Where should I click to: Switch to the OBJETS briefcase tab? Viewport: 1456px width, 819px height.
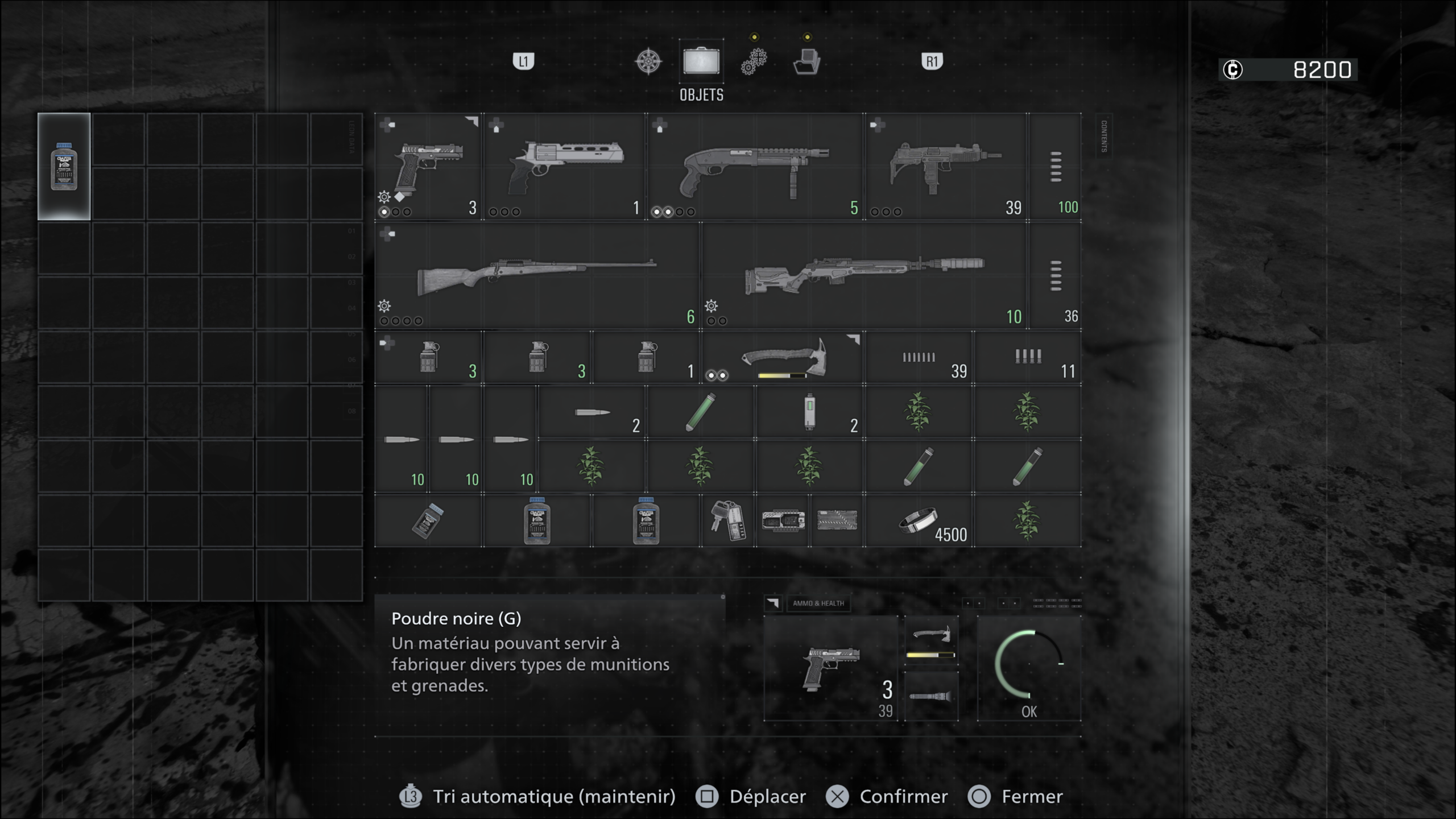[701, 61]
